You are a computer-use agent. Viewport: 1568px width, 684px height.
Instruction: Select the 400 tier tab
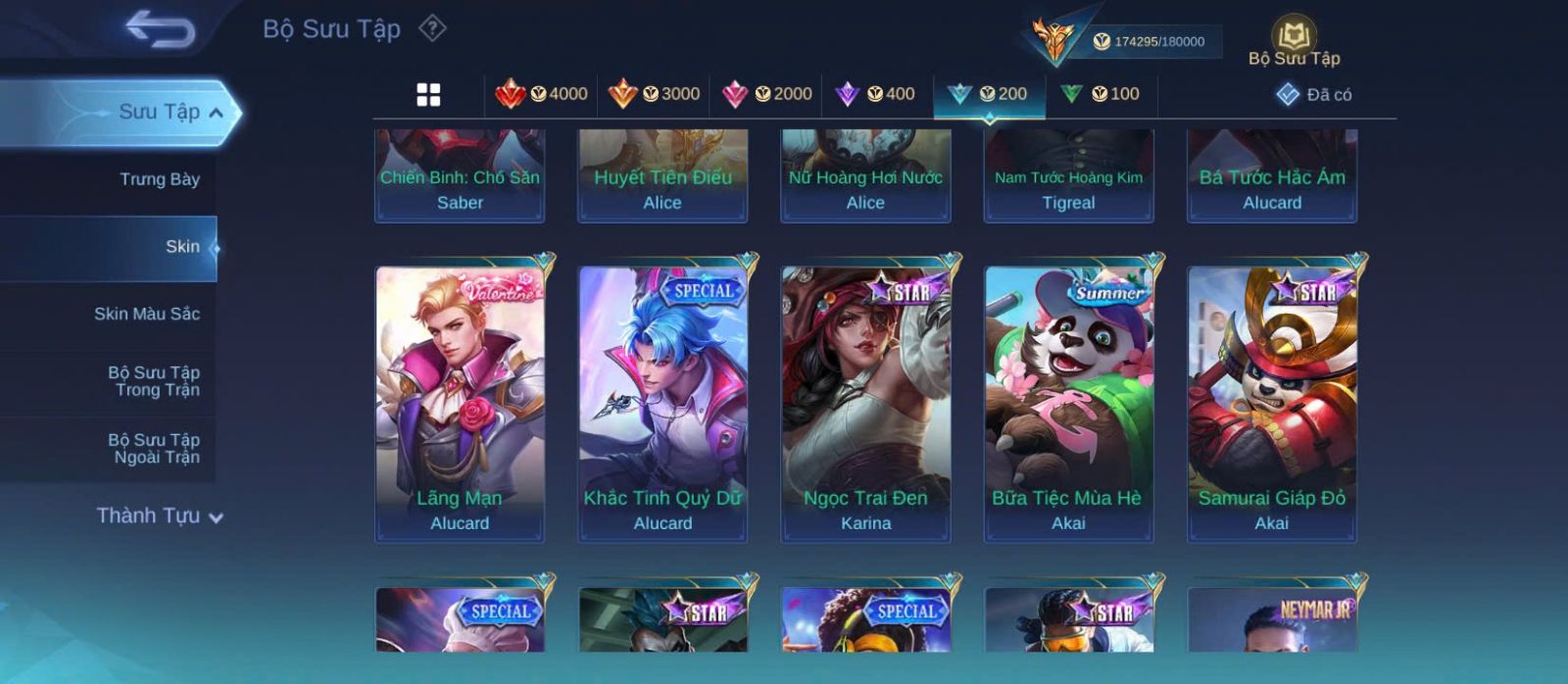[x=875, y=94]
